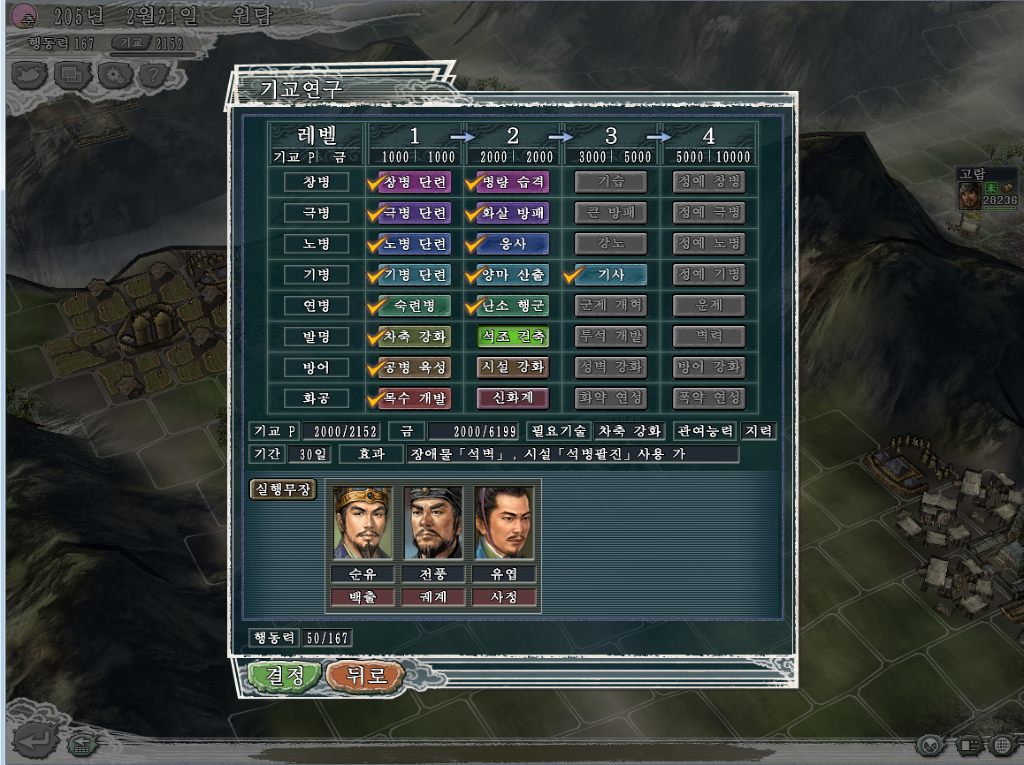This screenshot has width=1024, height=765.
Task: Select officer 유엽's portrait
Action: click(x=504, y=522)
